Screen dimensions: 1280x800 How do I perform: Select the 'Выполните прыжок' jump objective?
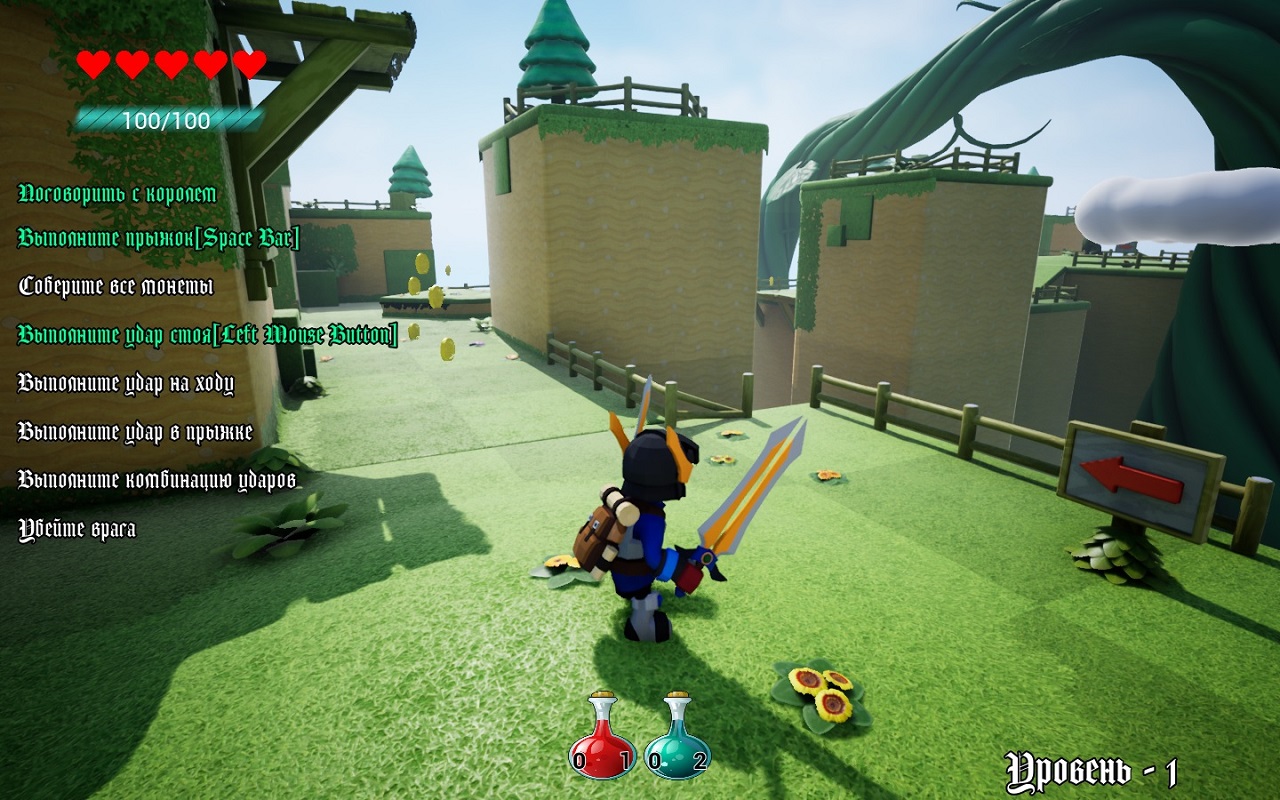159,238
